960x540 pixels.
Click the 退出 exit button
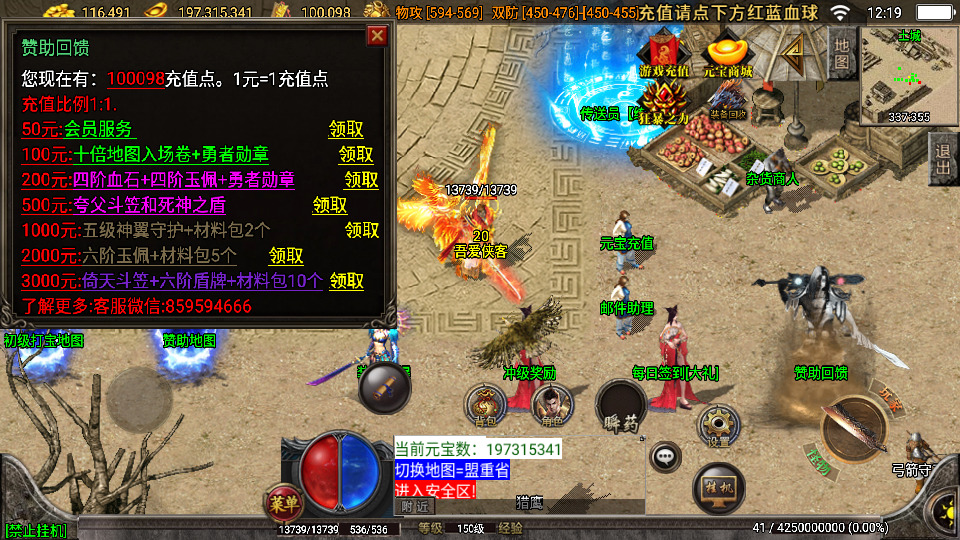[x=942, y=159]
